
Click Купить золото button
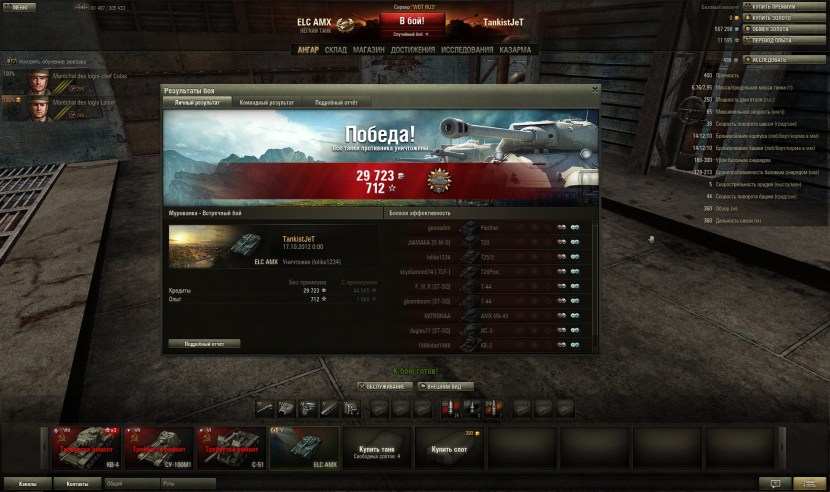[784, 18]
